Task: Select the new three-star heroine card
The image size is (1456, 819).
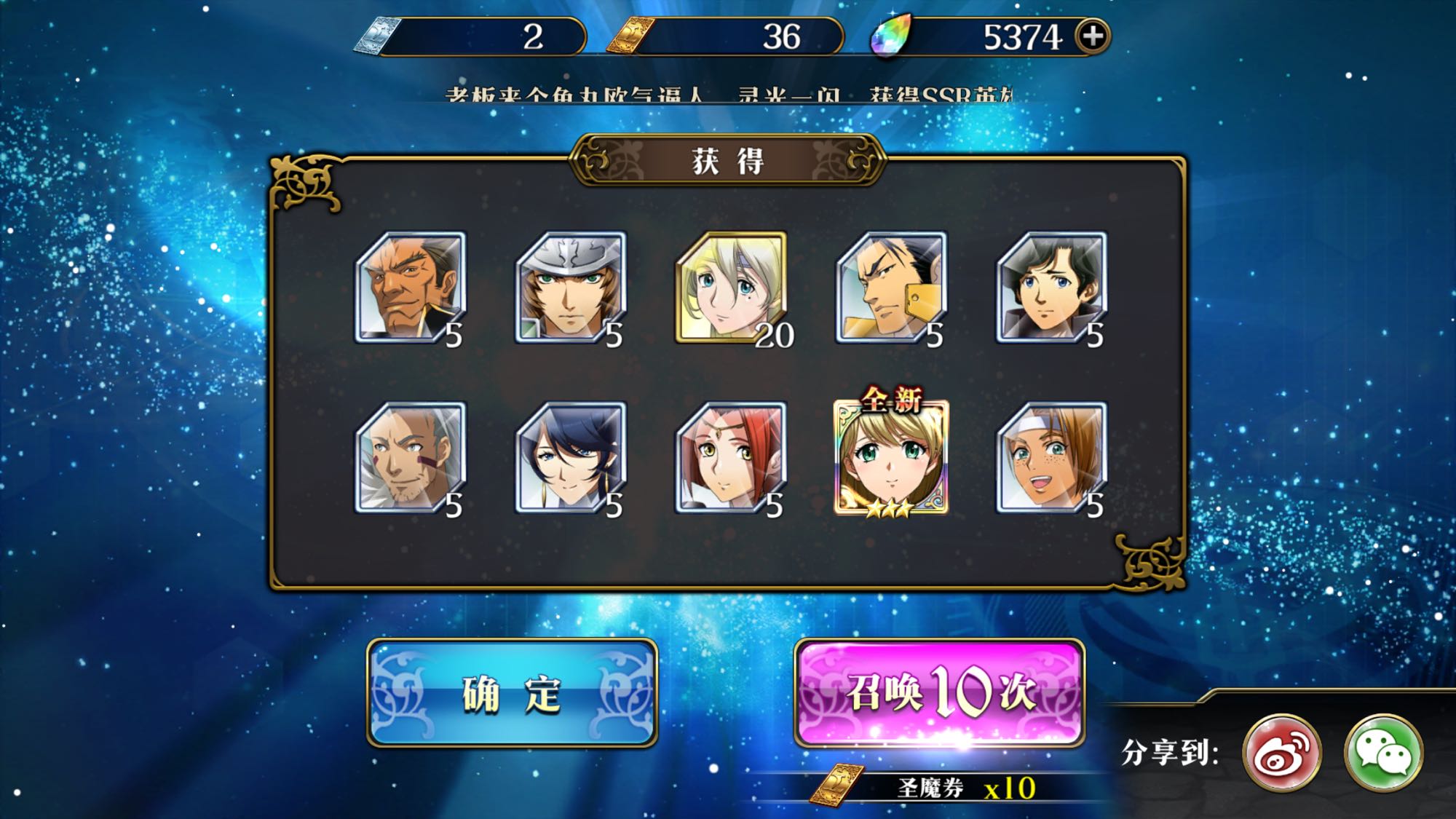Action: click(891, 458)
